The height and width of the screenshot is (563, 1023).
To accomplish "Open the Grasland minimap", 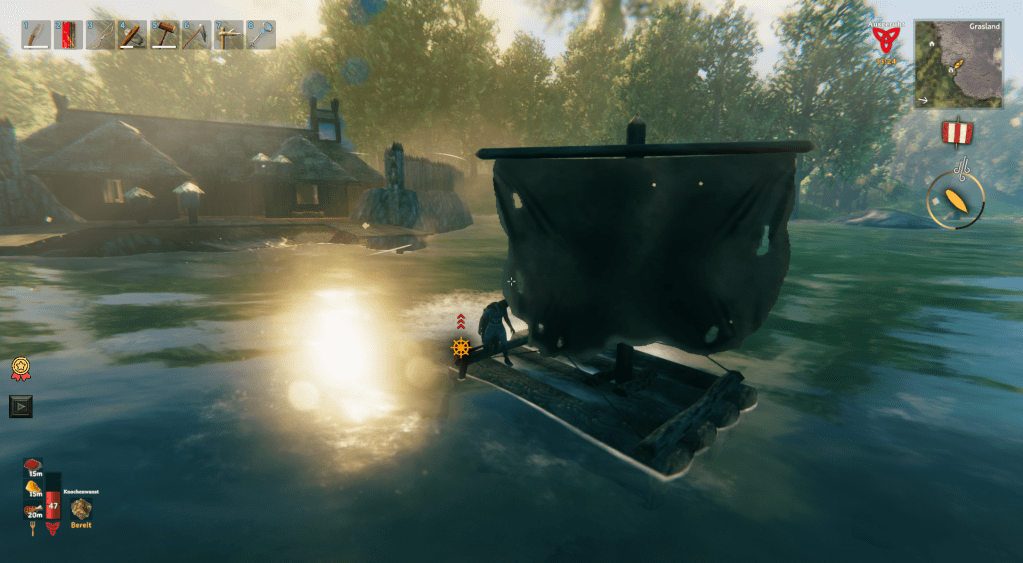I will (958, 64).
